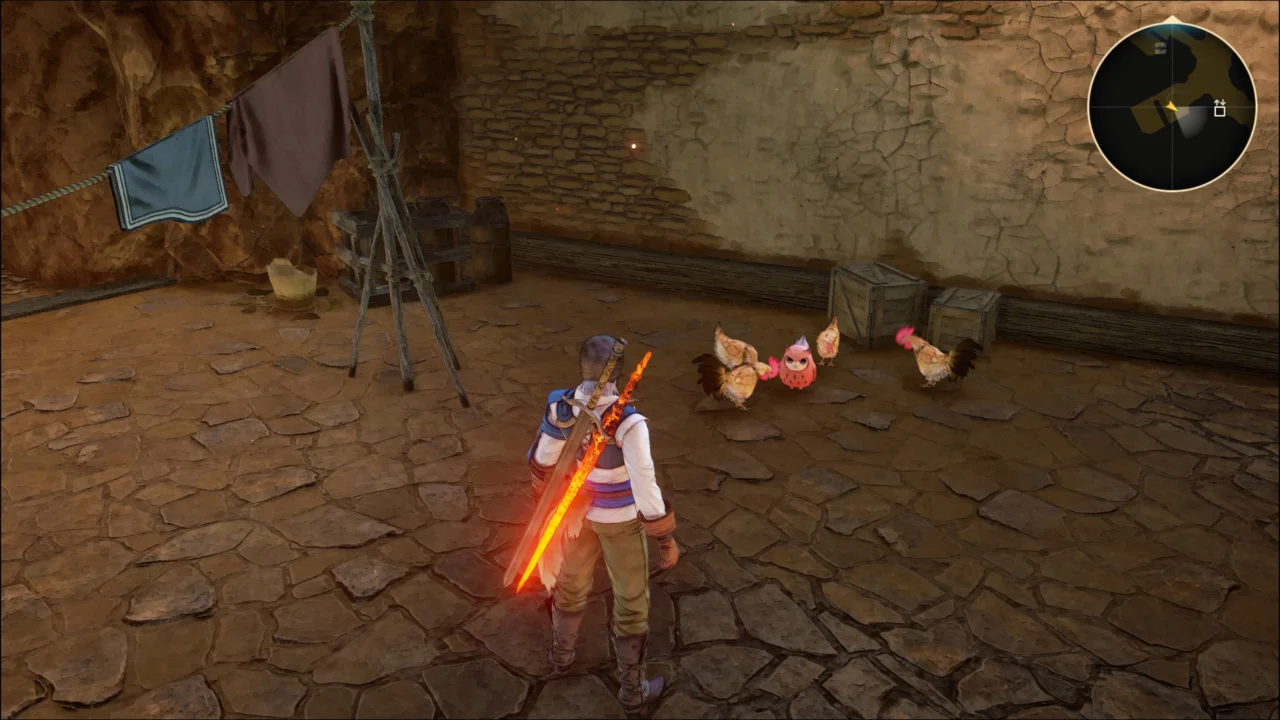Image resolution: width=1280 pixels, height=720 pixels.
Task: Click the north indicator atop the minimap
Action: pos(1172,18)
